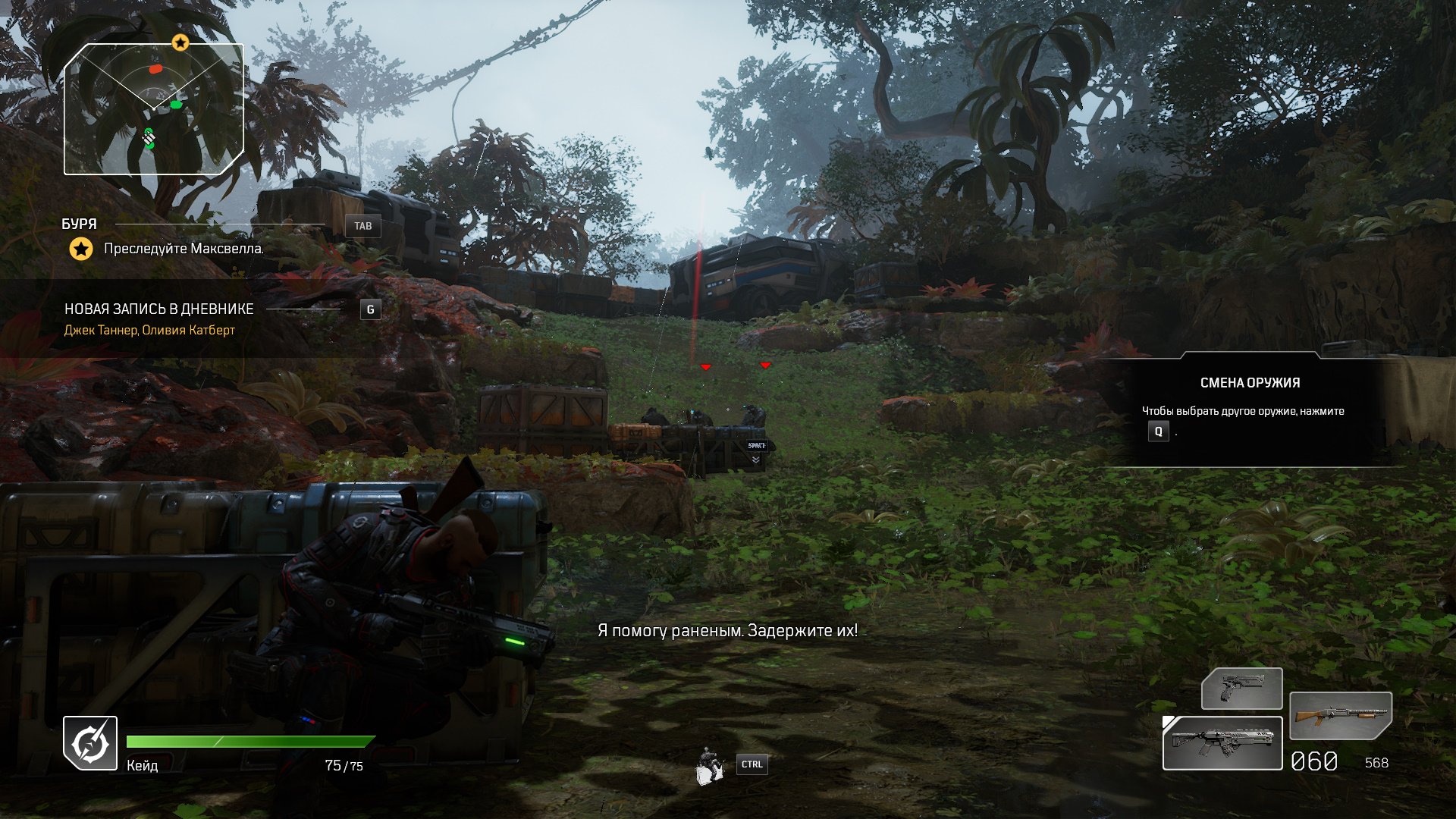Viewport: 1456px width, 819px height.
Task: Select the pistol weapon slot
Action: (x=1241, y=689)
